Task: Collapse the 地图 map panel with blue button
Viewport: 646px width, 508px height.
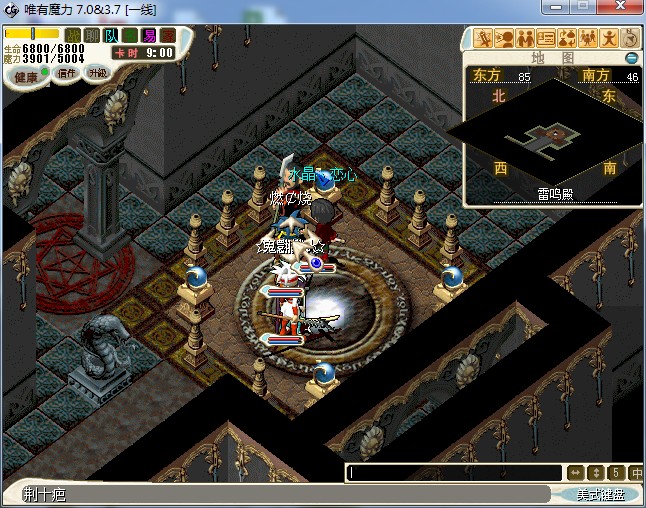Action: point(631,58)
